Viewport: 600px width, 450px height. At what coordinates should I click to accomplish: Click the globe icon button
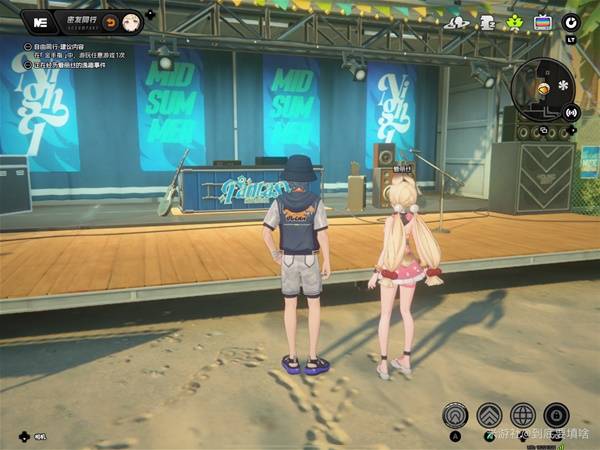pos(523,415)
